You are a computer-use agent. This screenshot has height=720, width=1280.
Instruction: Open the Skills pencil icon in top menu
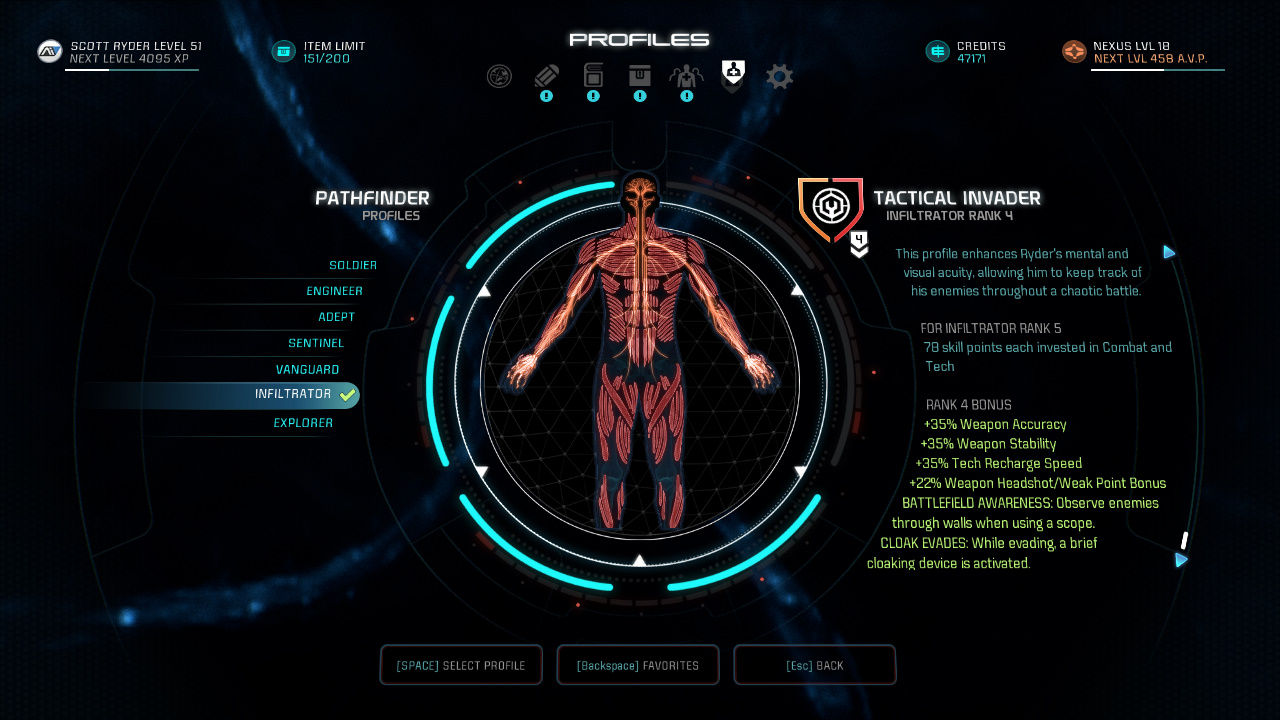point(546,76)
